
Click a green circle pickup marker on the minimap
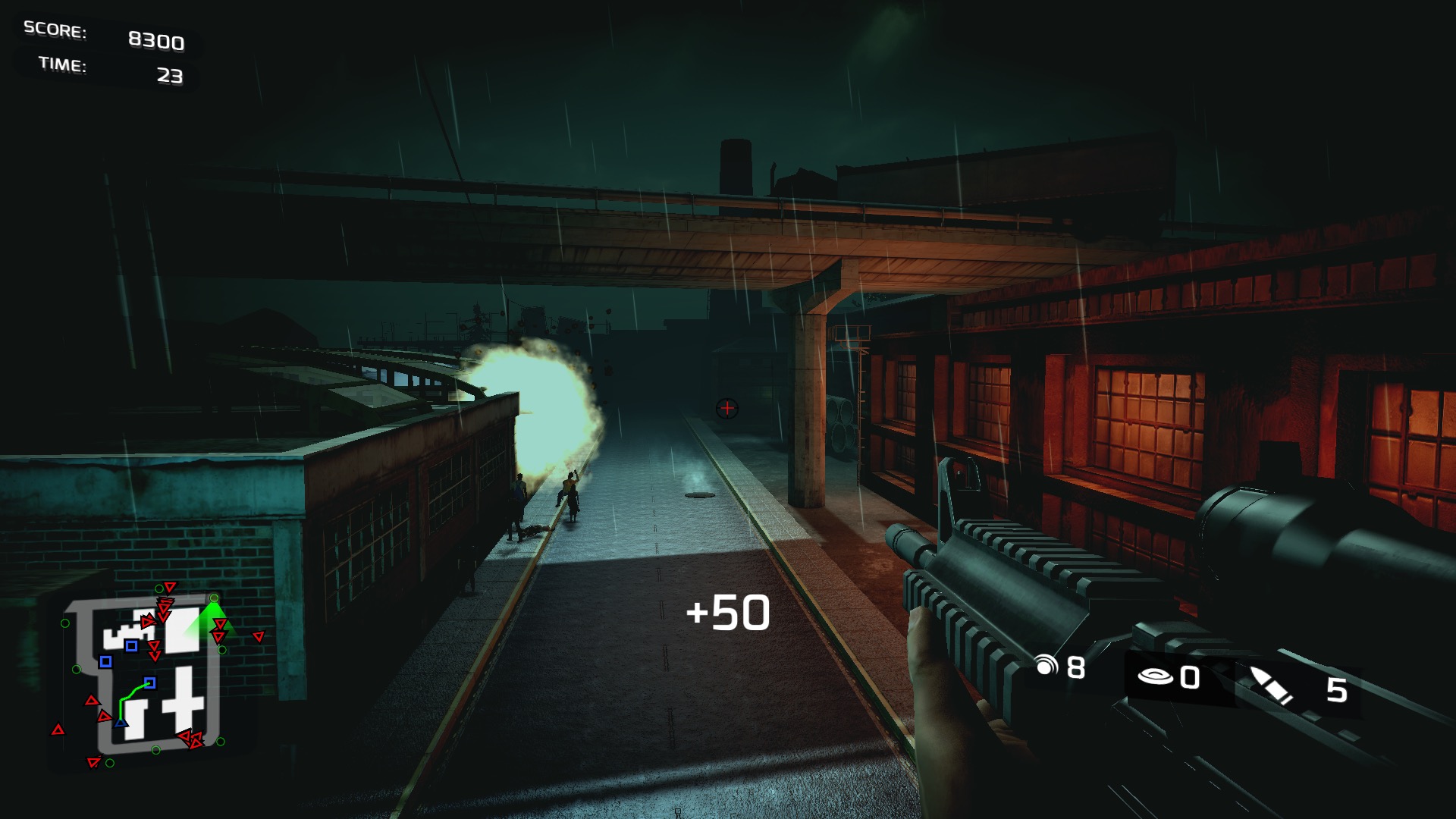point(64,623)
